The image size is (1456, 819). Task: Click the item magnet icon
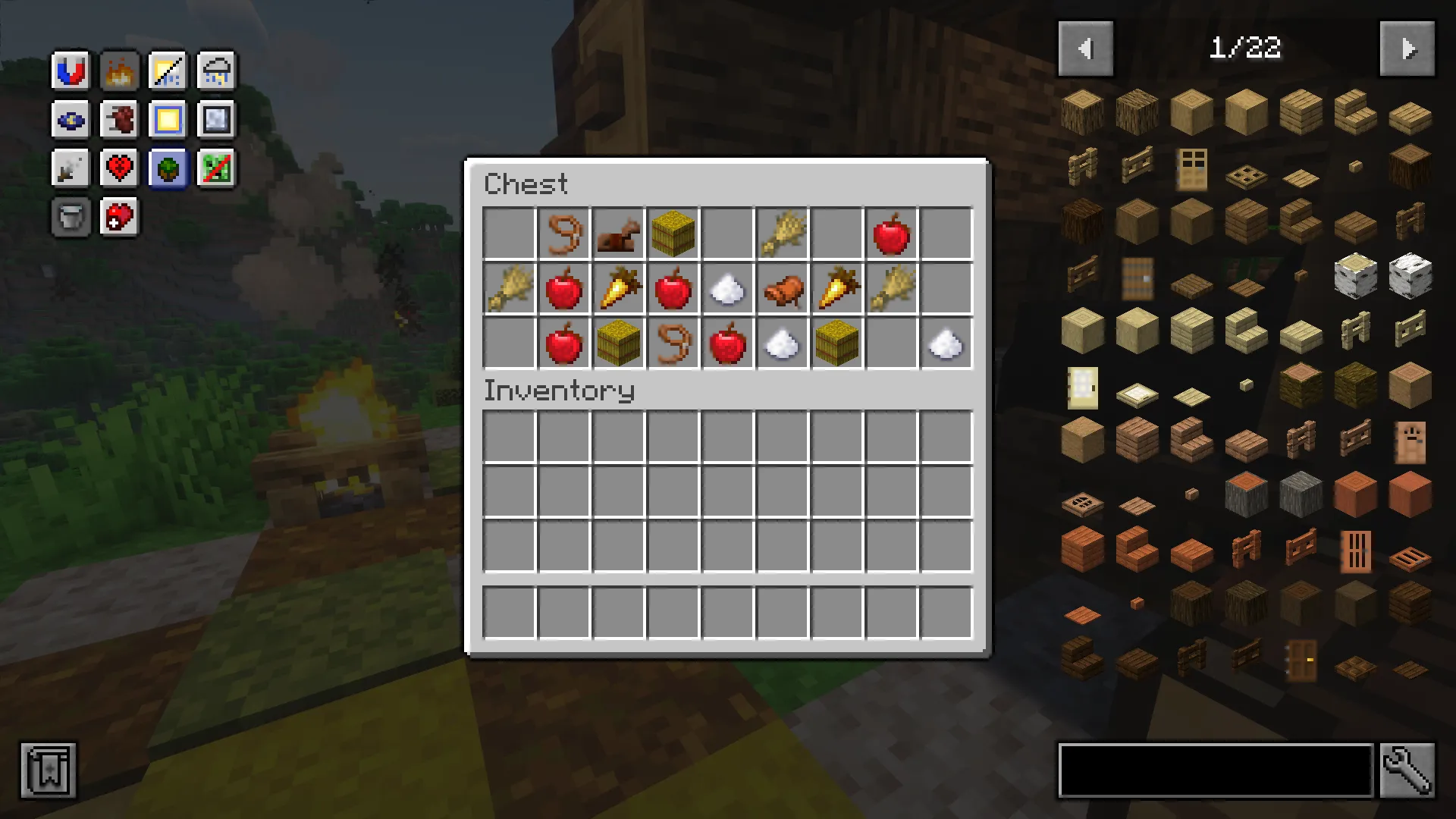click(x=70, y=71)
